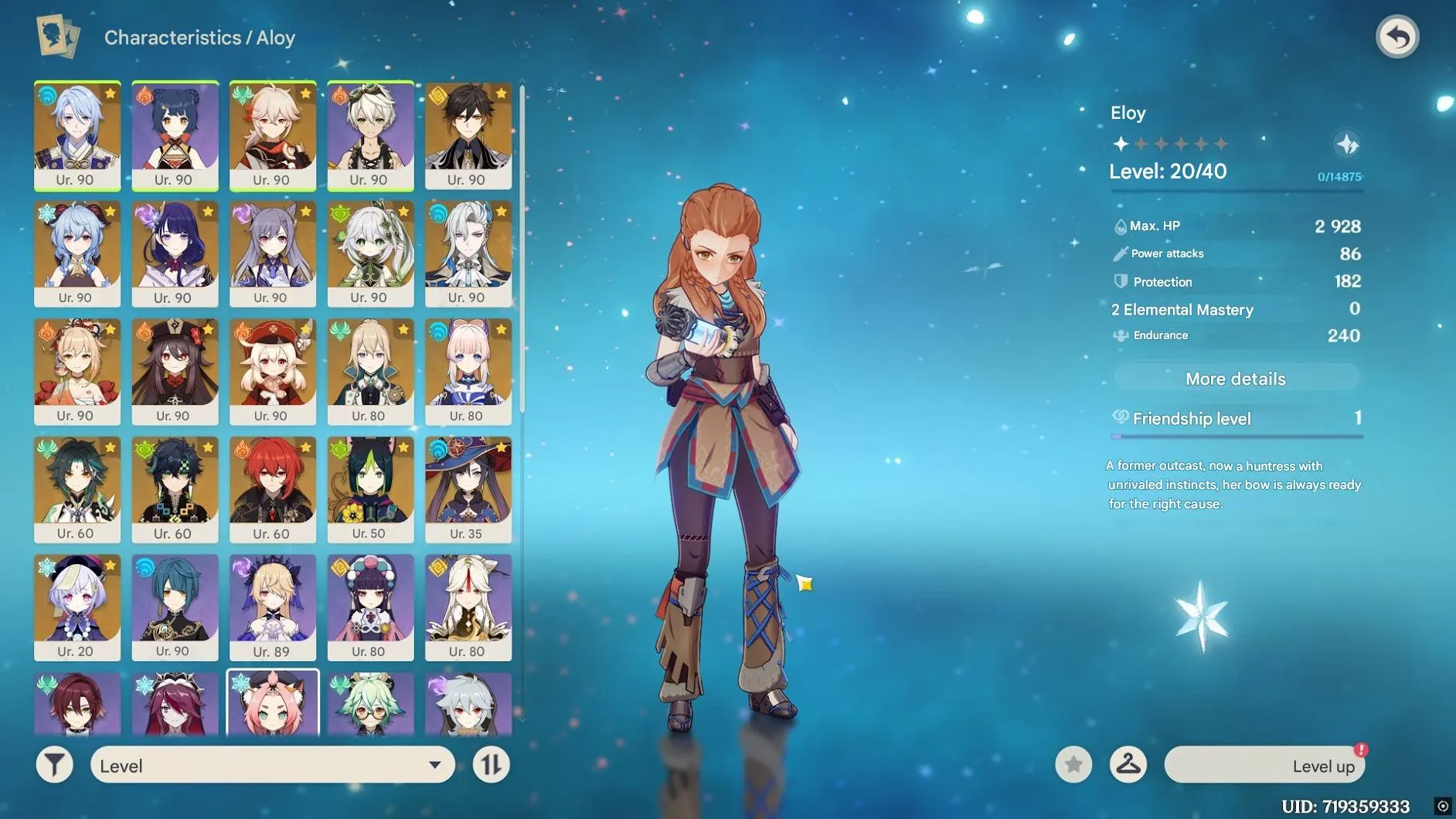Click the sort order icon beside the Level dropdown
This screenshot has width=1456, height=819.
point(492,765)
